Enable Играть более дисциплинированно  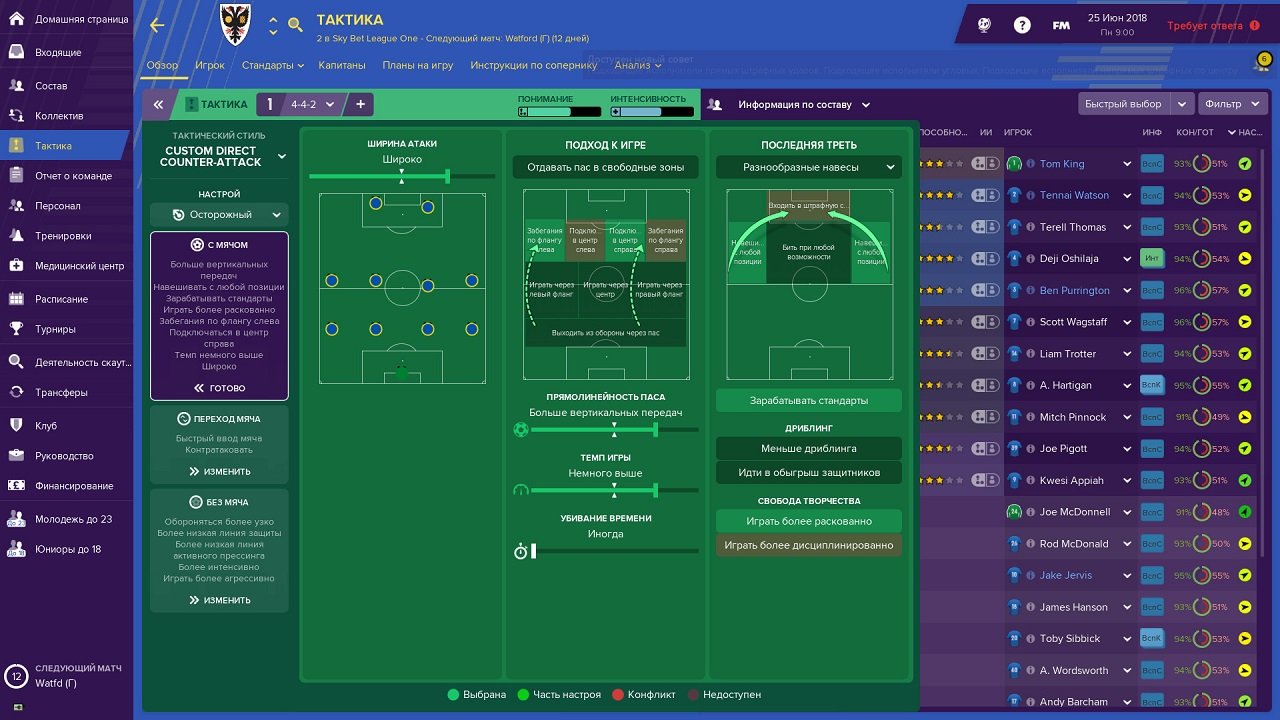[x=807, y=545]
